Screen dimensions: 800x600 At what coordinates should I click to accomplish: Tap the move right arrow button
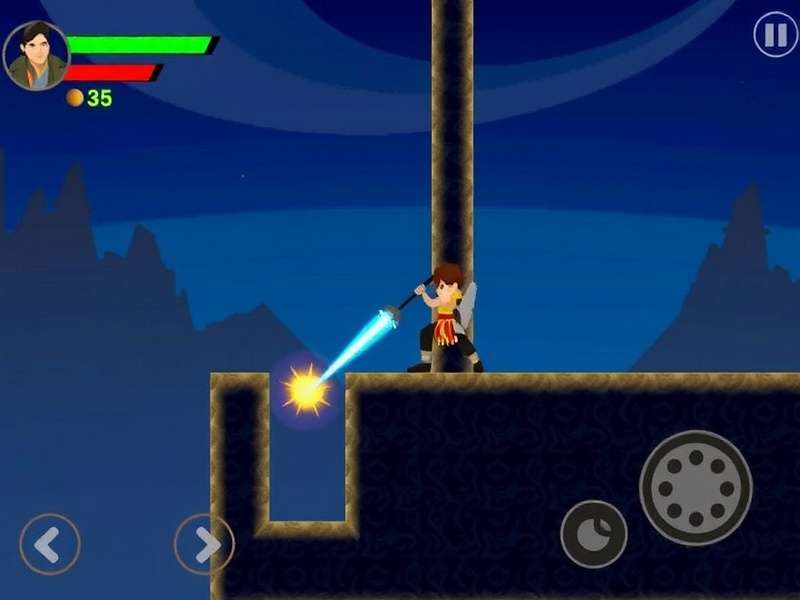204,544
